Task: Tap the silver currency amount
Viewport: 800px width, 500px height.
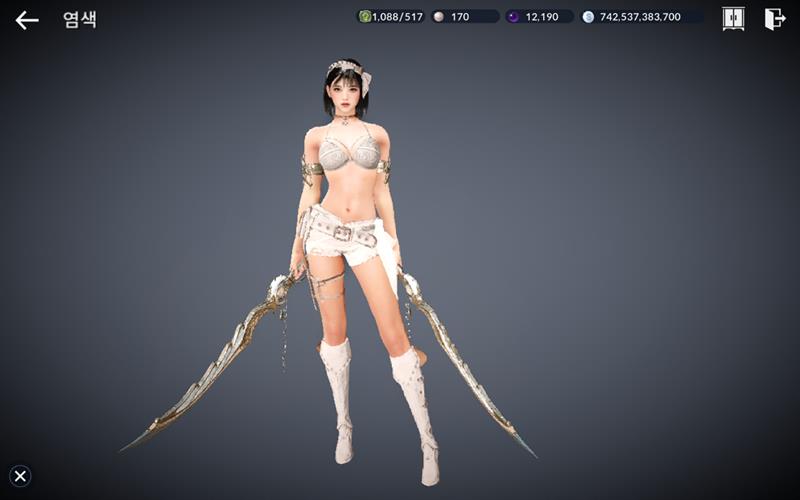Action: 641,17
